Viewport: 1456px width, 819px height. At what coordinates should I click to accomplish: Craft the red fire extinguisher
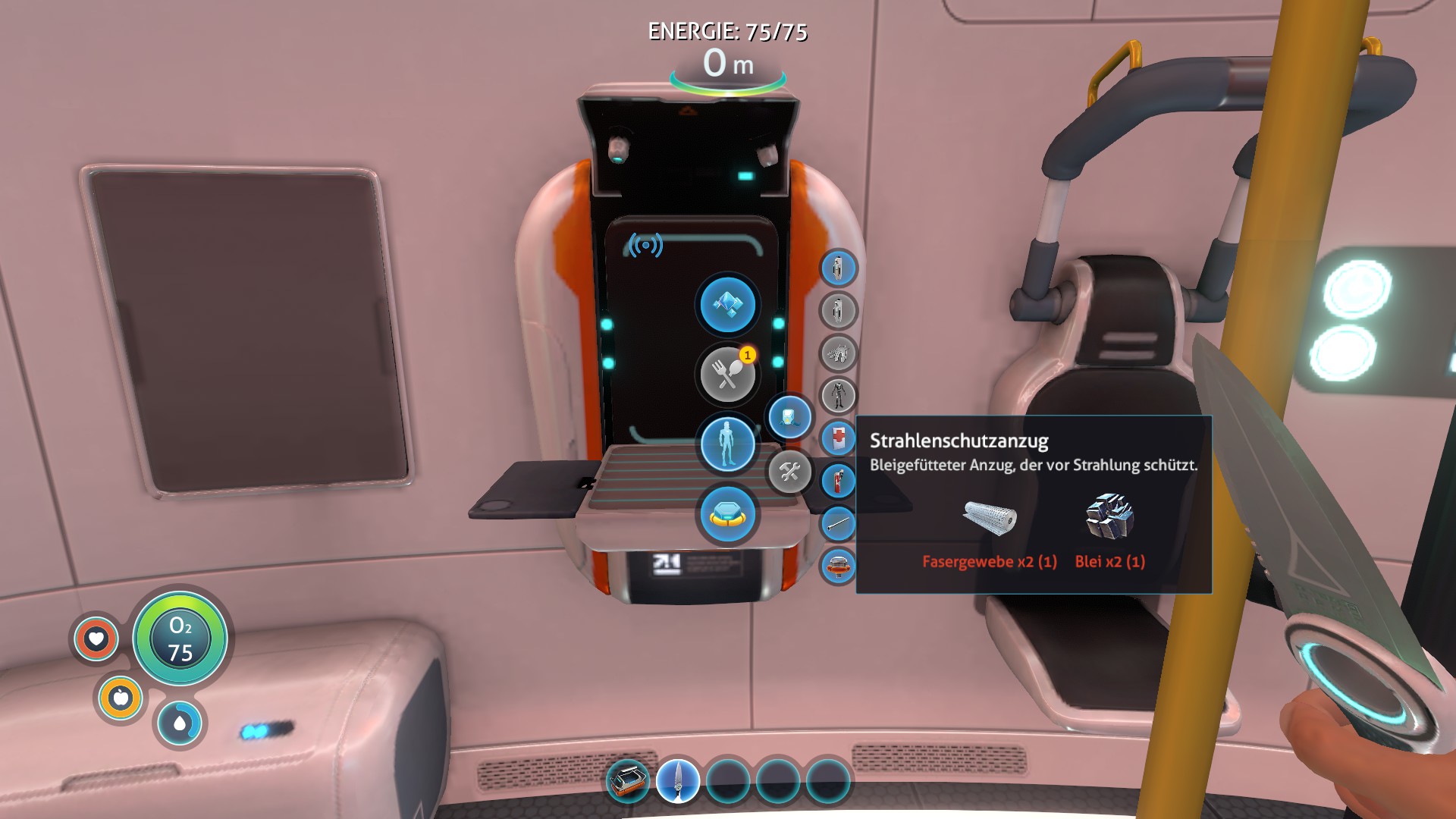[x=838, y=481]
